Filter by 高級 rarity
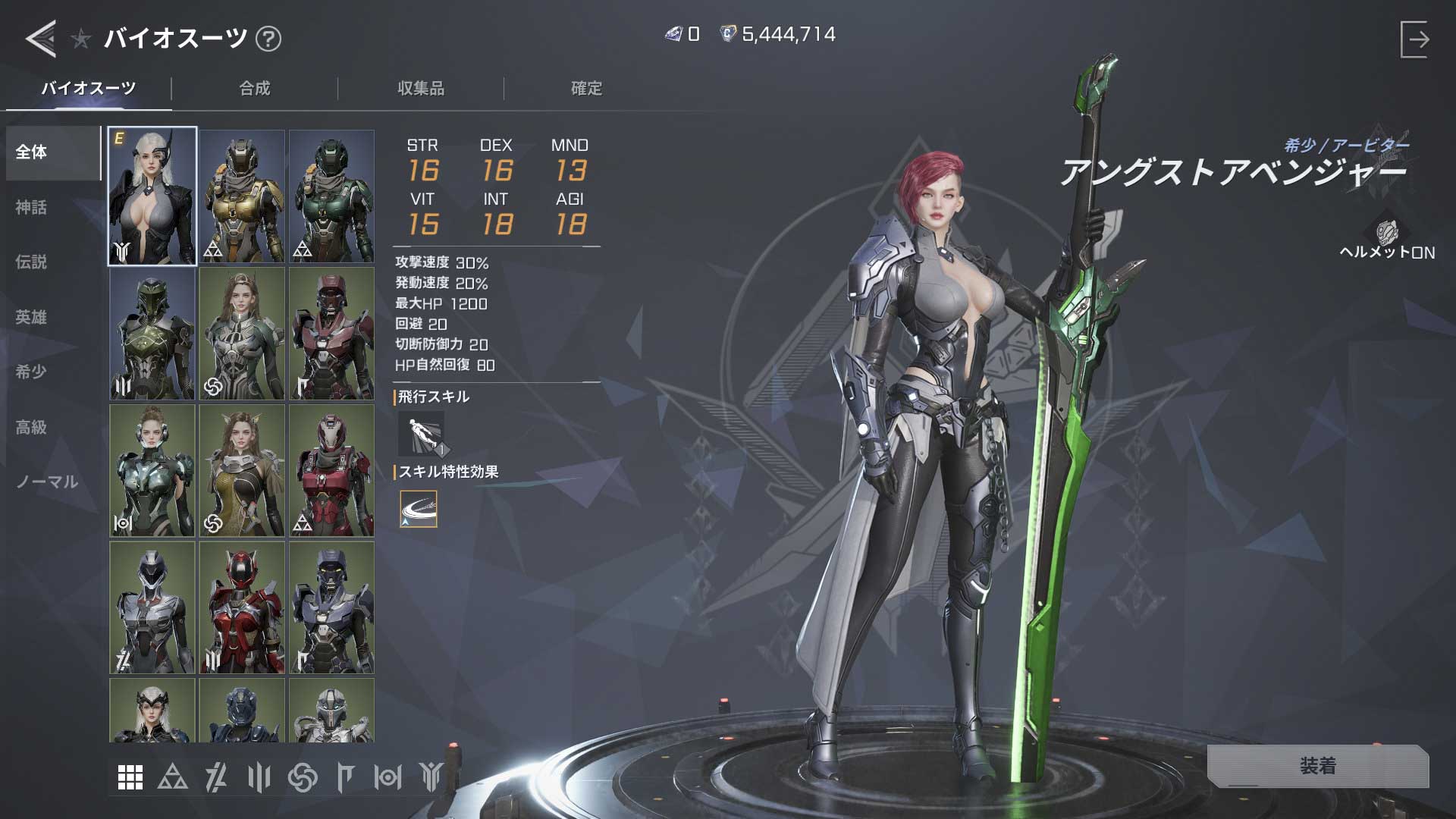The height and width of the screenshot is (819, 1456). click(32, 427)
